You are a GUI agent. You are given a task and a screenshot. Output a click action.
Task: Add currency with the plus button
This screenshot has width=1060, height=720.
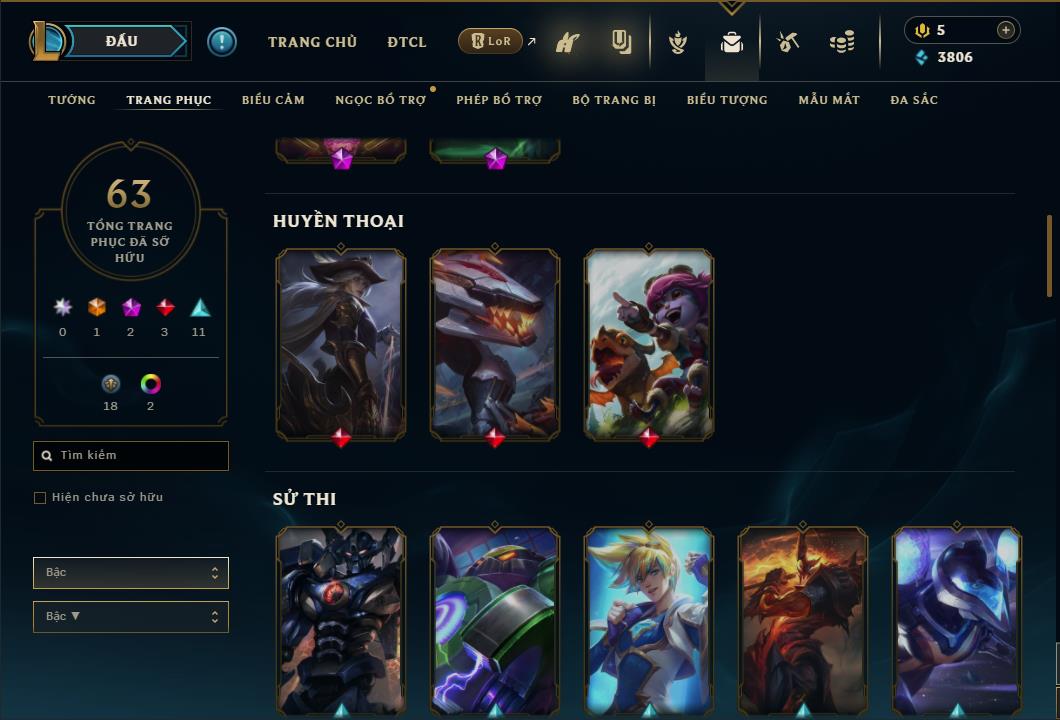pos(1006,30)
